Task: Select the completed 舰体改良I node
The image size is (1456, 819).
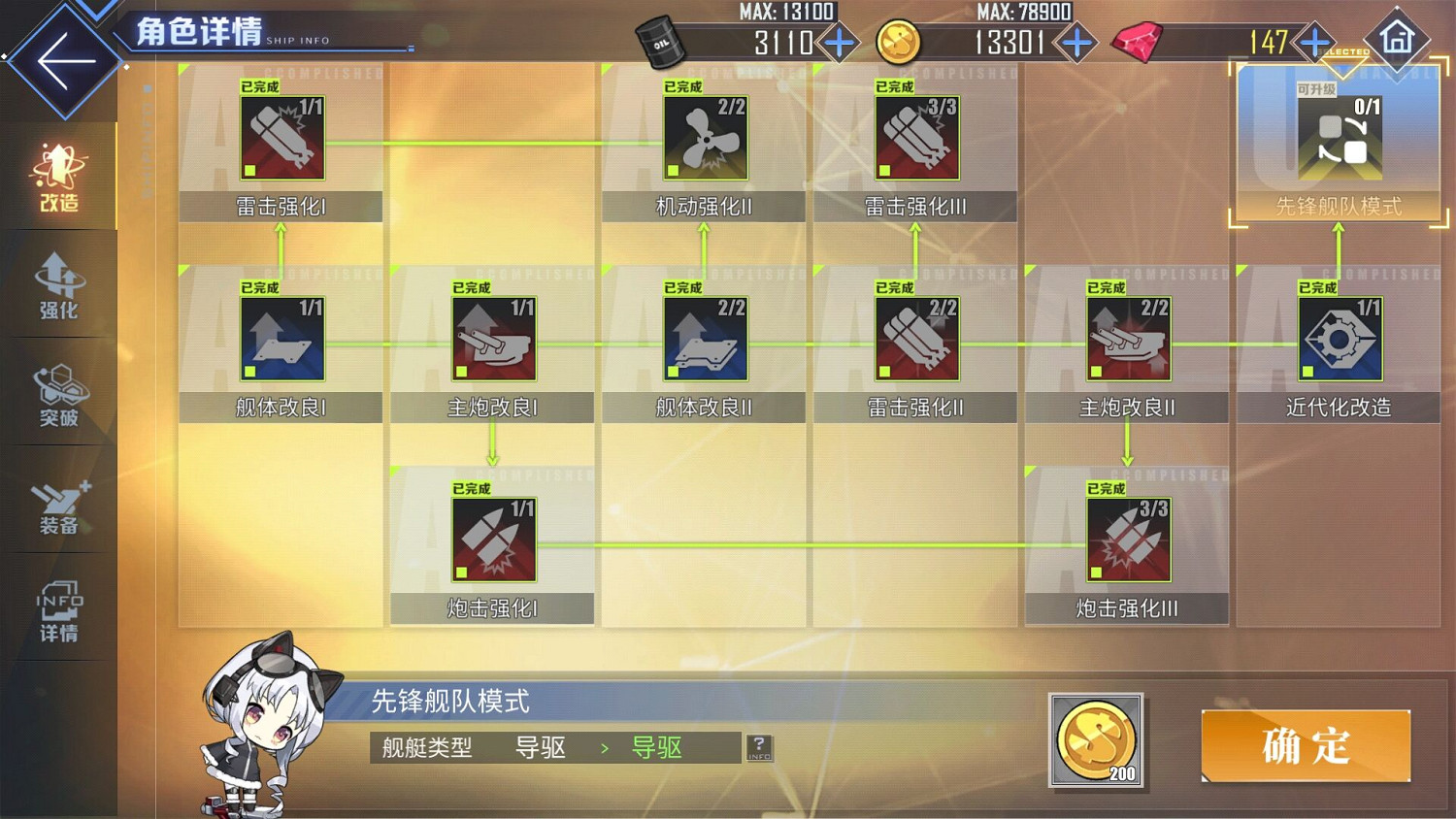Action: (280, 340)
